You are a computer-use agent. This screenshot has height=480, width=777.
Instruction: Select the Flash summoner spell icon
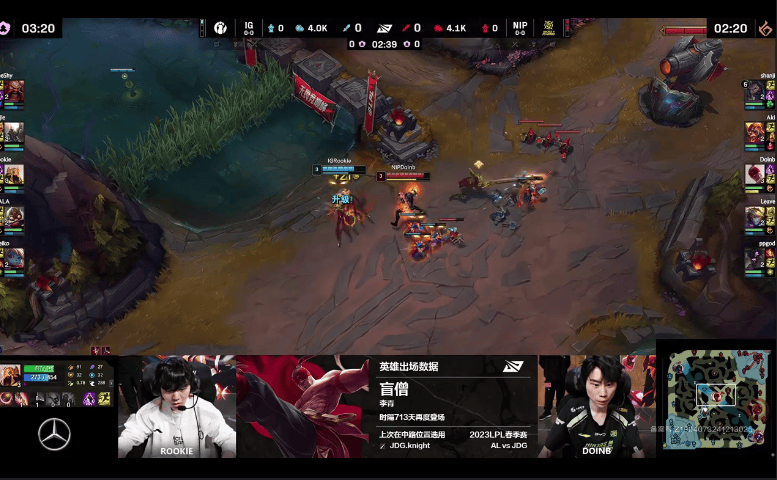[105, 399]
